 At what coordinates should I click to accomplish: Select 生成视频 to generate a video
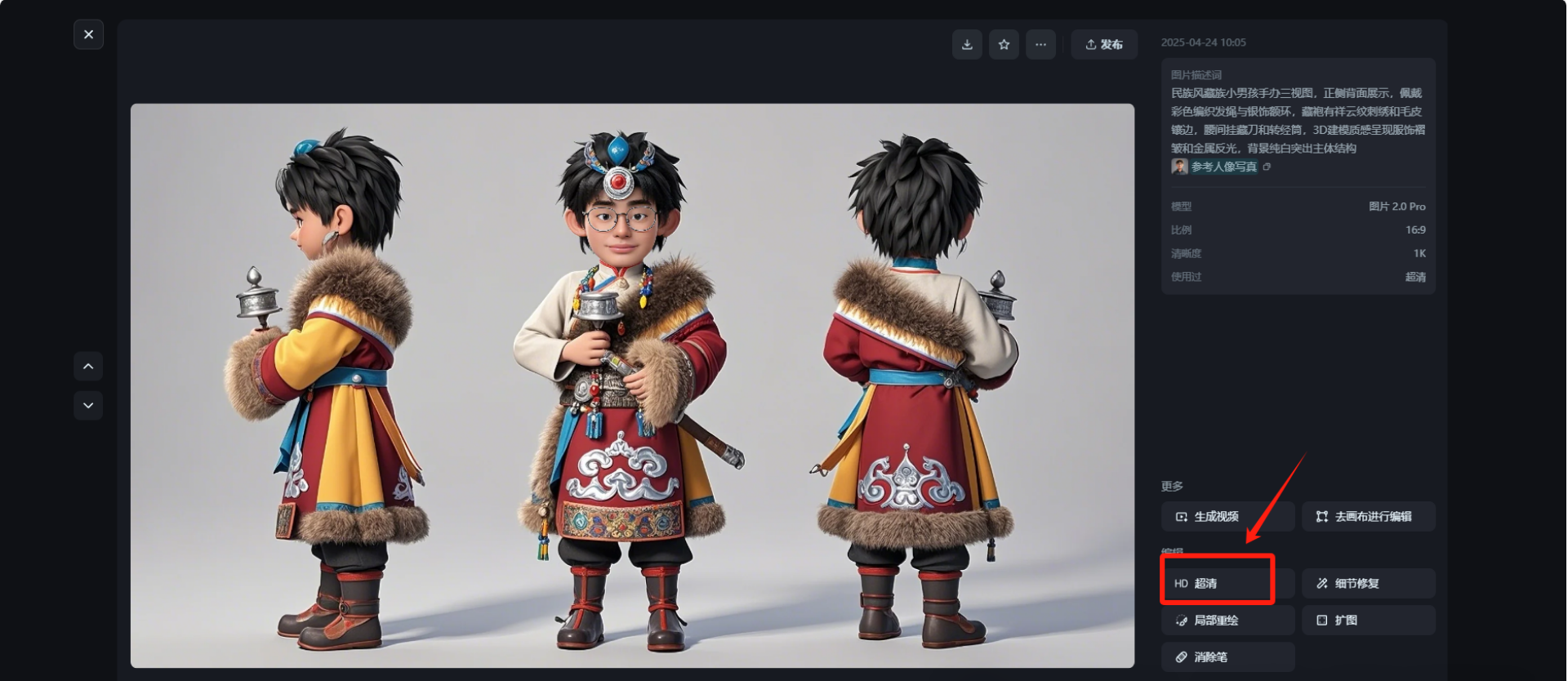coord(1227,516)
